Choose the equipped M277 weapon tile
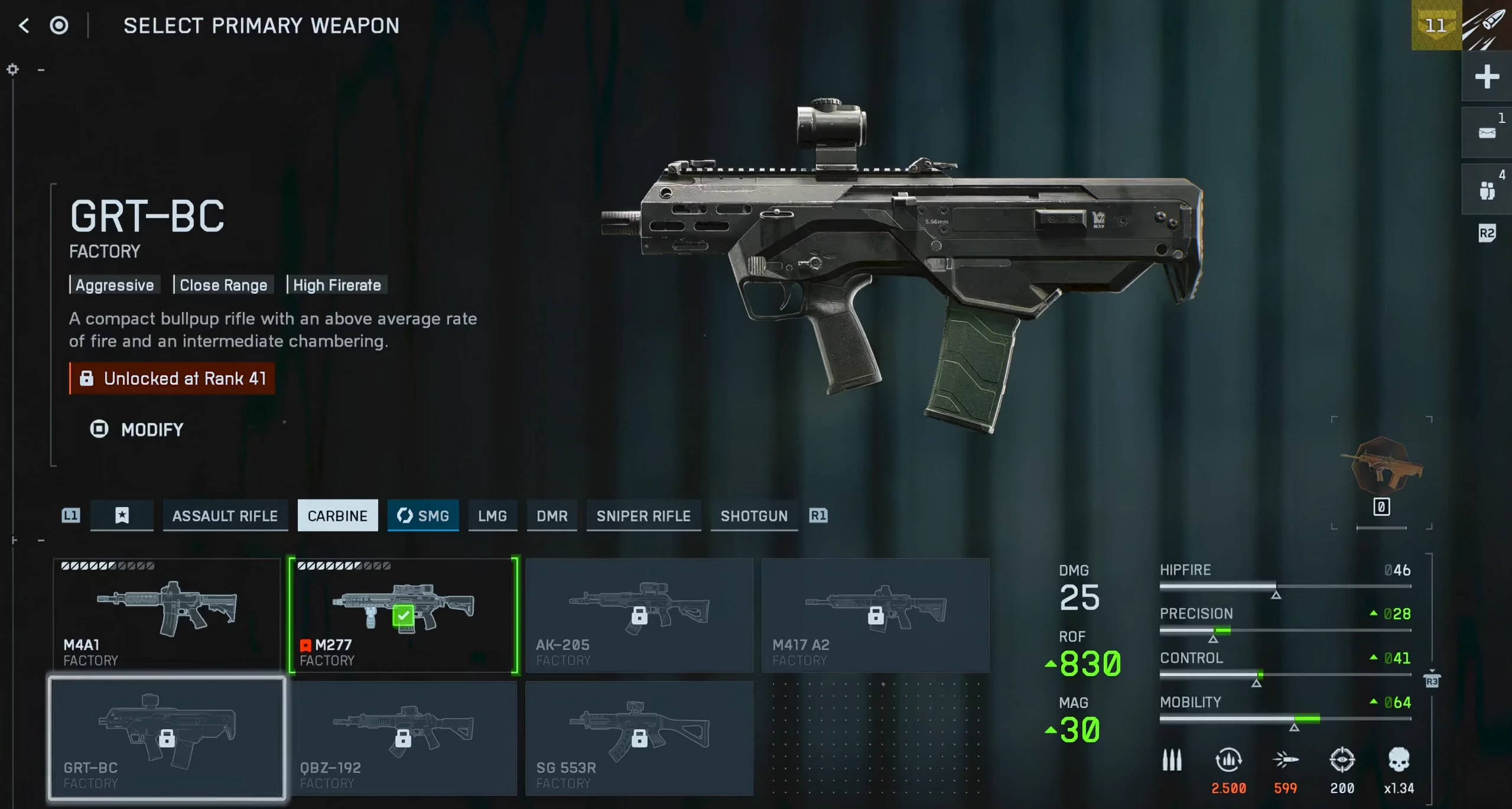The width and height of the screenshot is (1512, 809). (404, 615)
